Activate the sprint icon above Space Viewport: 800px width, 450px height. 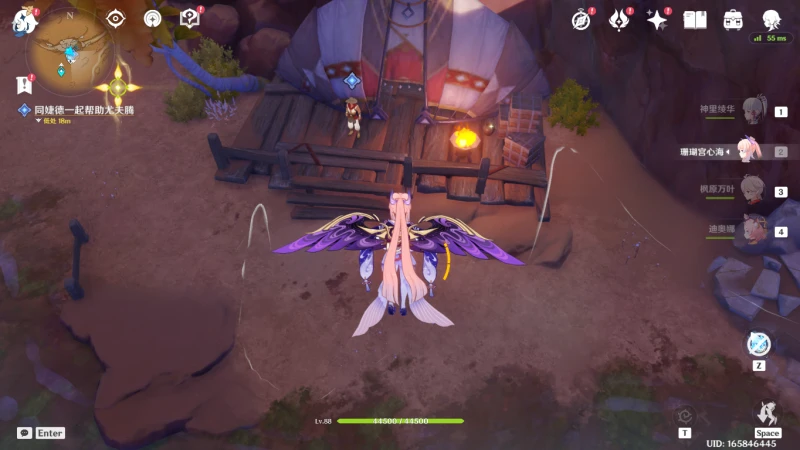767,414
